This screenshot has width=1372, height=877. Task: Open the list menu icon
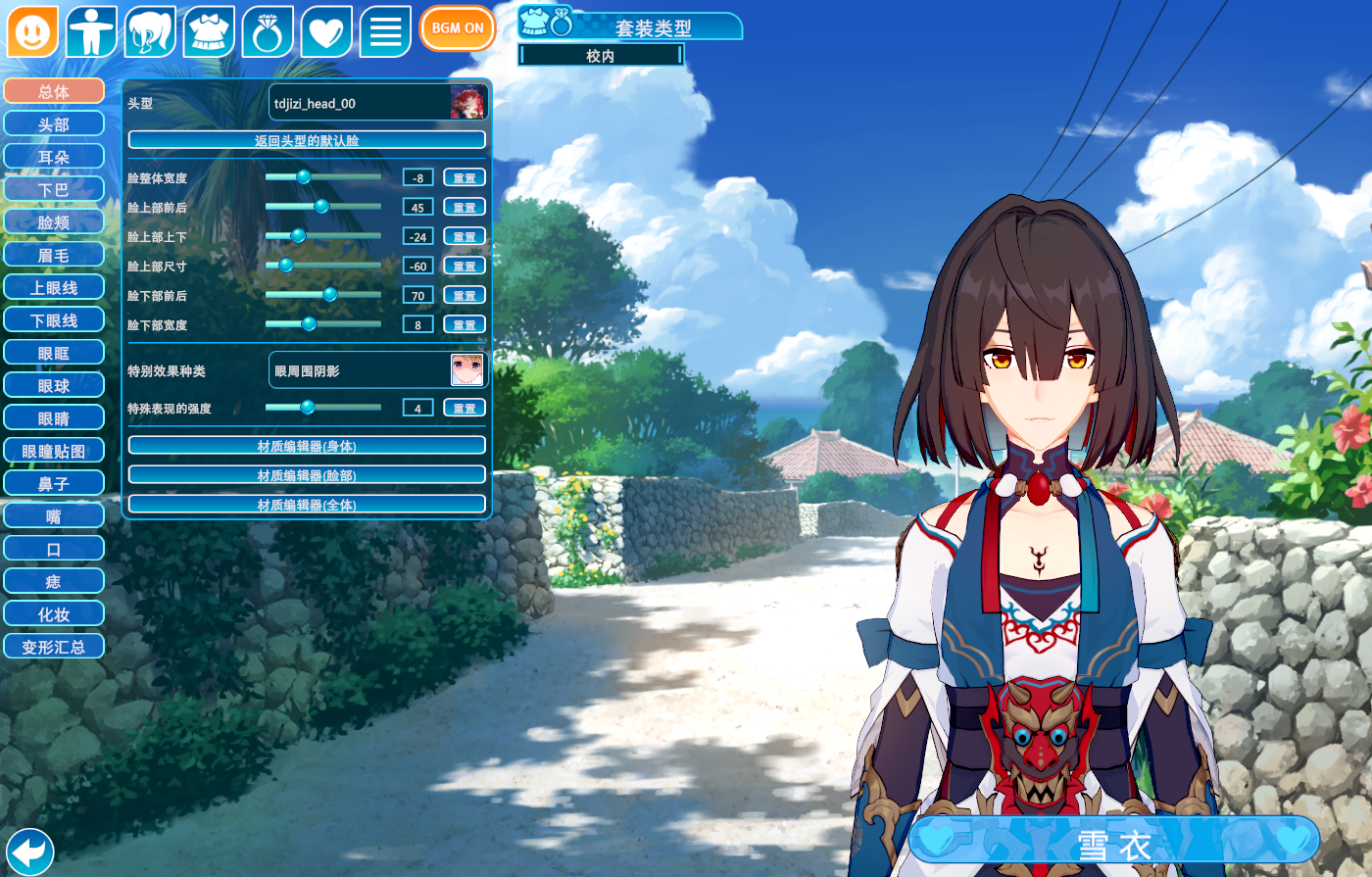(x=385, y=32)
